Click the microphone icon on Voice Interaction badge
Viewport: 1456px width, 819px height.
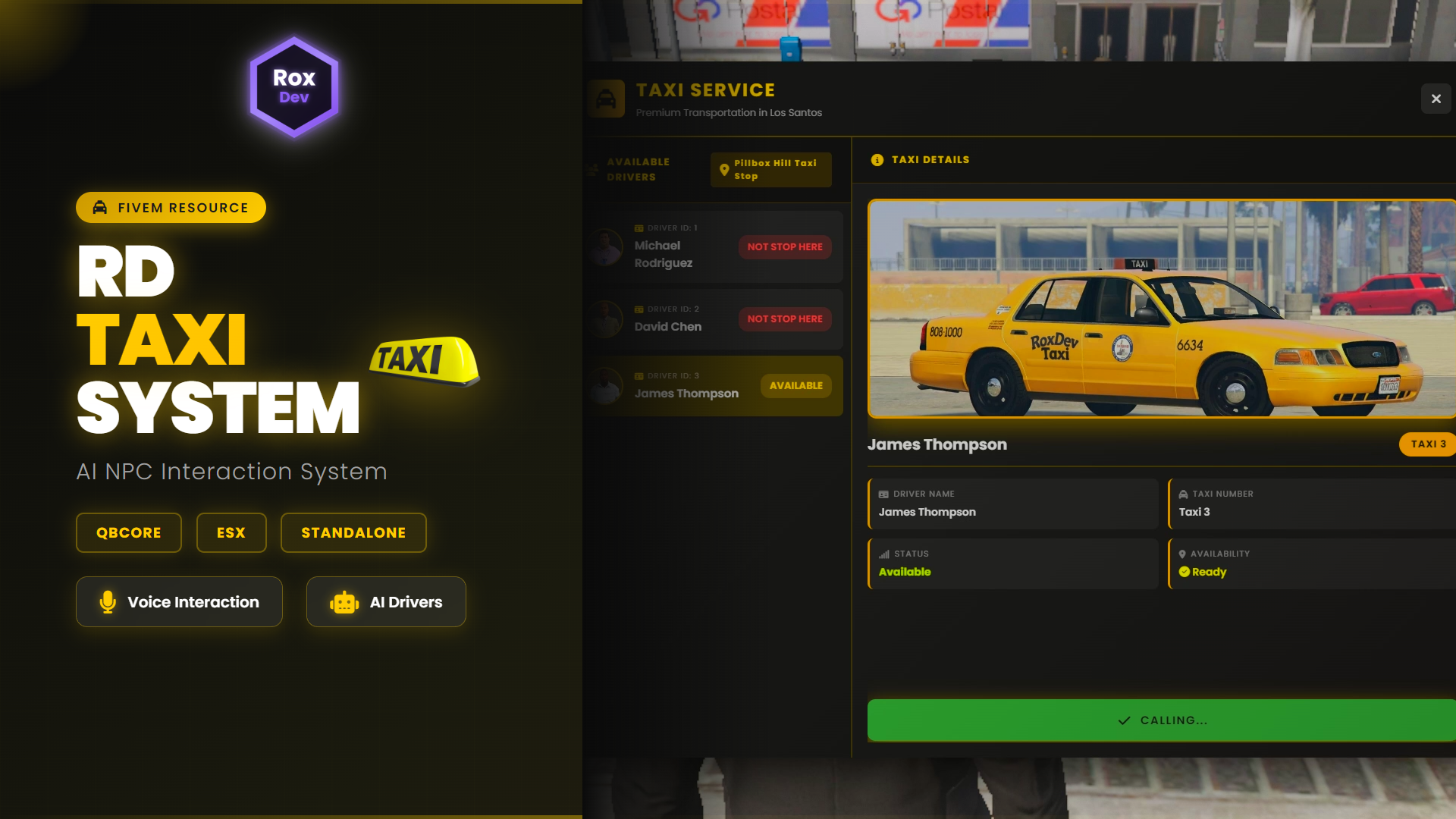(107, 601)
